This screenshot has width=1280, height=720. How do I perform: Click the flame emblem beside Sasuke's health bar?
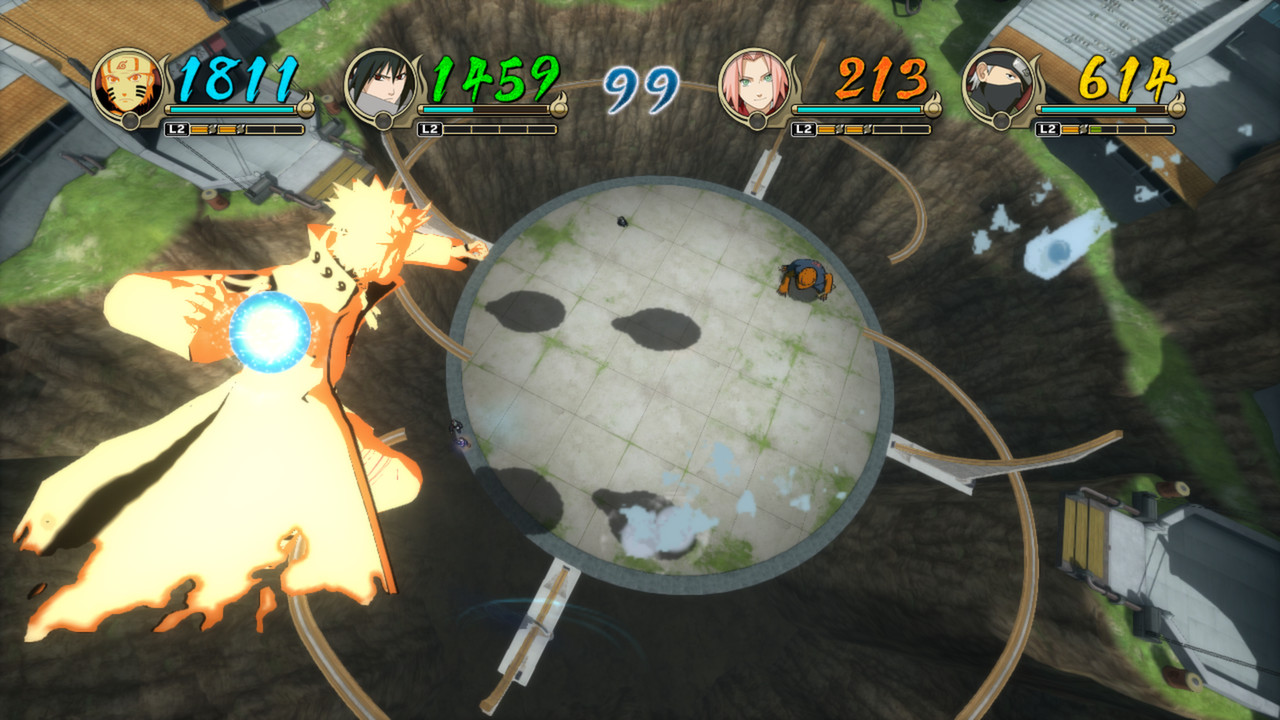pyautogui.click(x=561, y=107)
